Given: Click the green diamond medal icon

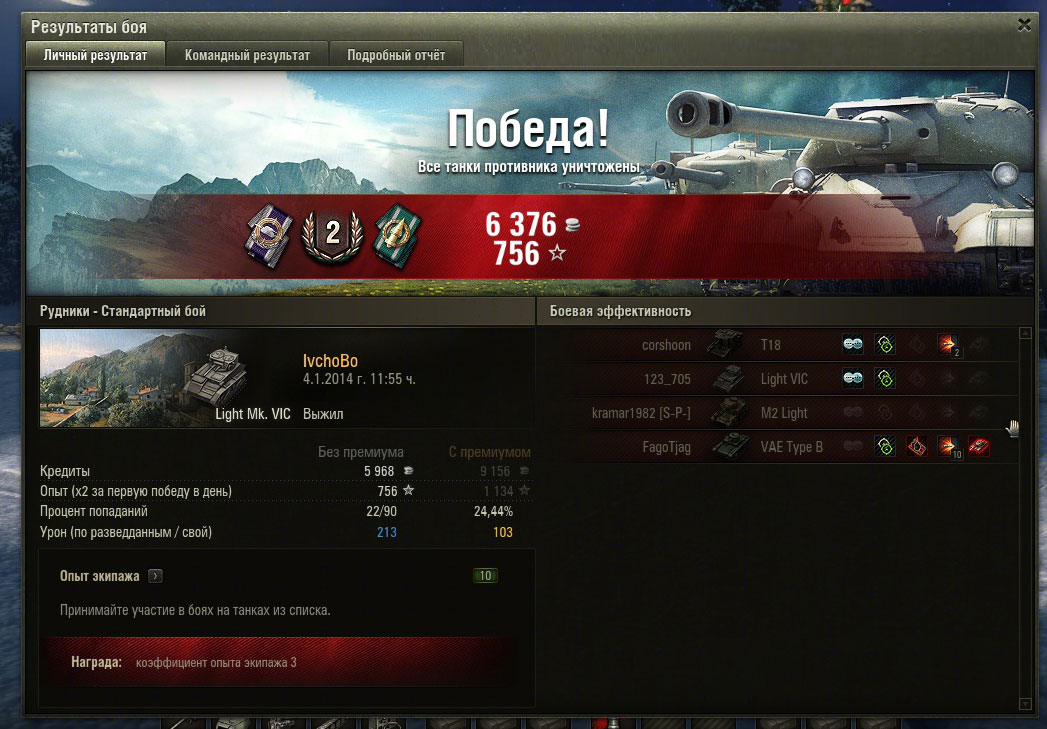Looking at the screenshot, I should point(397,234).
